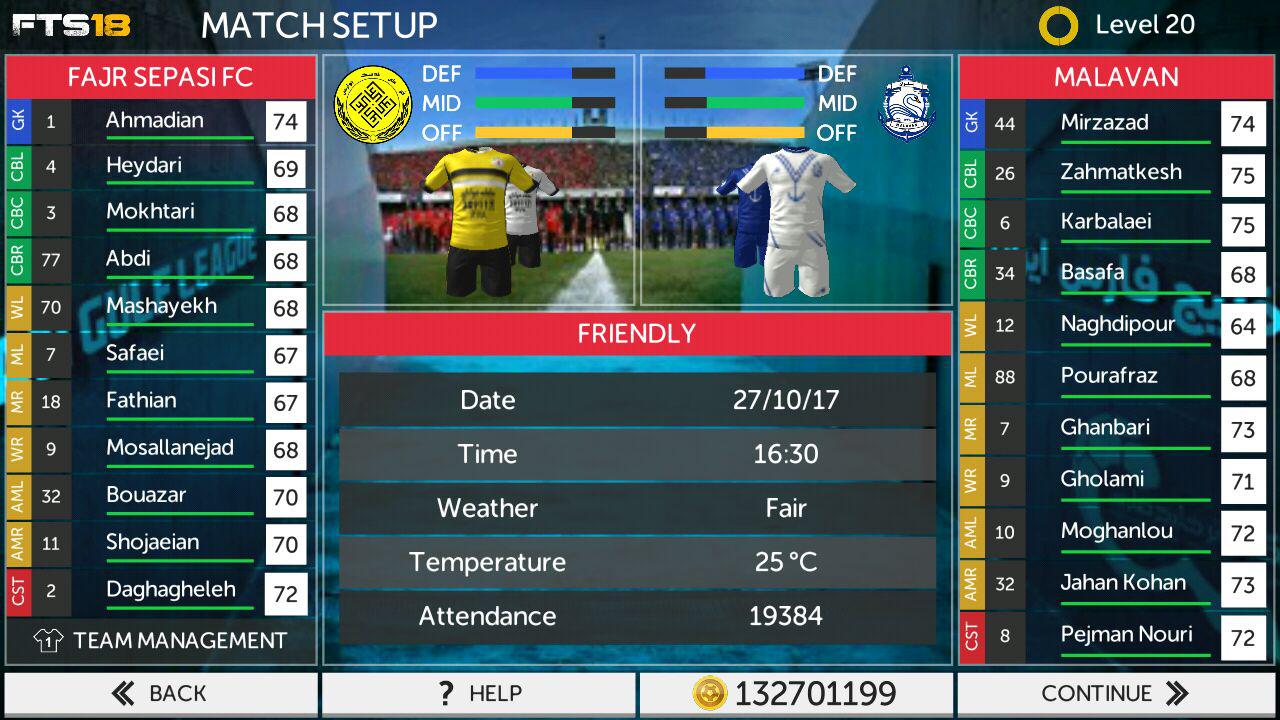
Task: Tap the coin balance 132701199
Action: (796, 693)
